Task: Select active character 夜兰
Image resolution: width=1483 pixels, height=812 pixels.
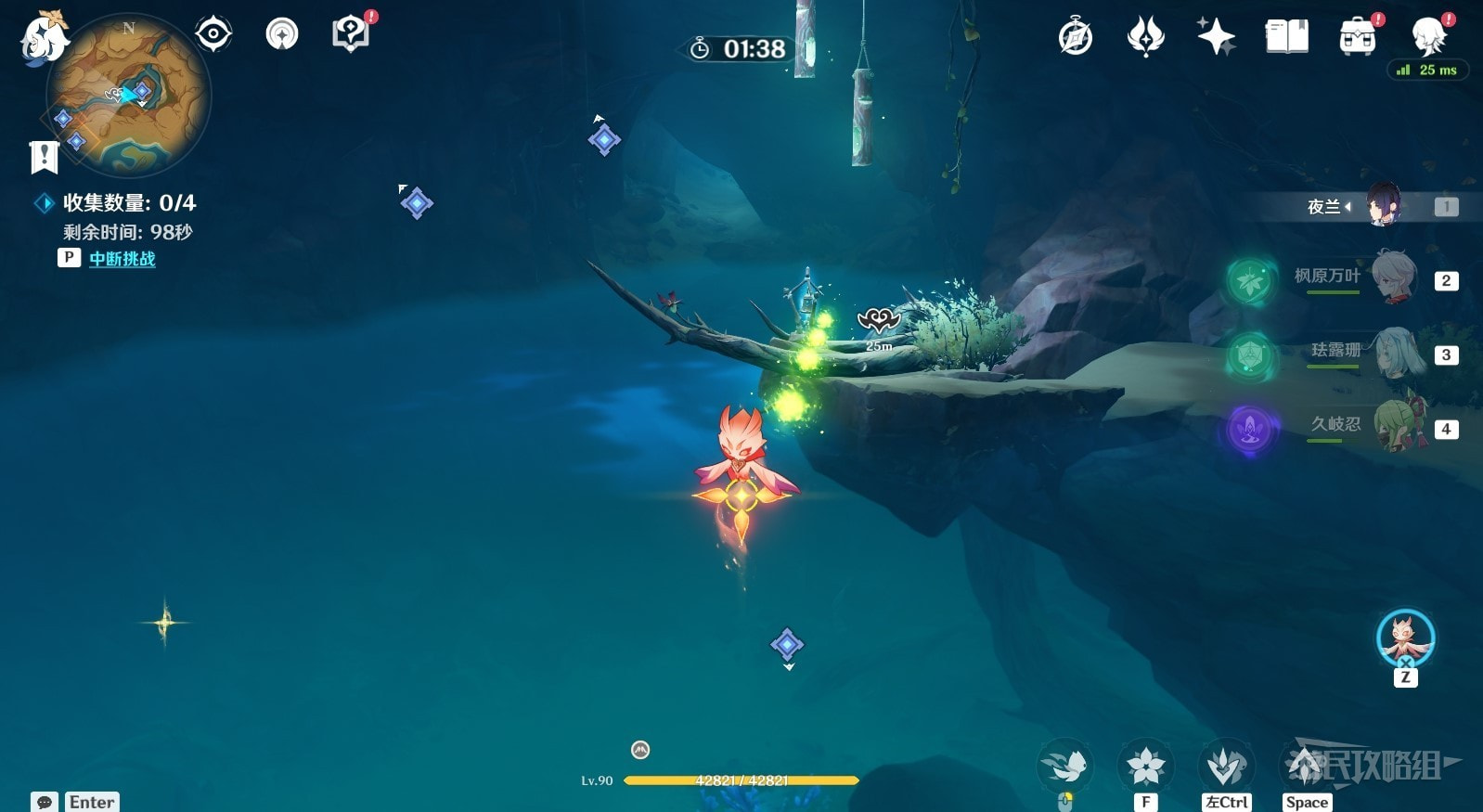Action: pos(1383,205)
